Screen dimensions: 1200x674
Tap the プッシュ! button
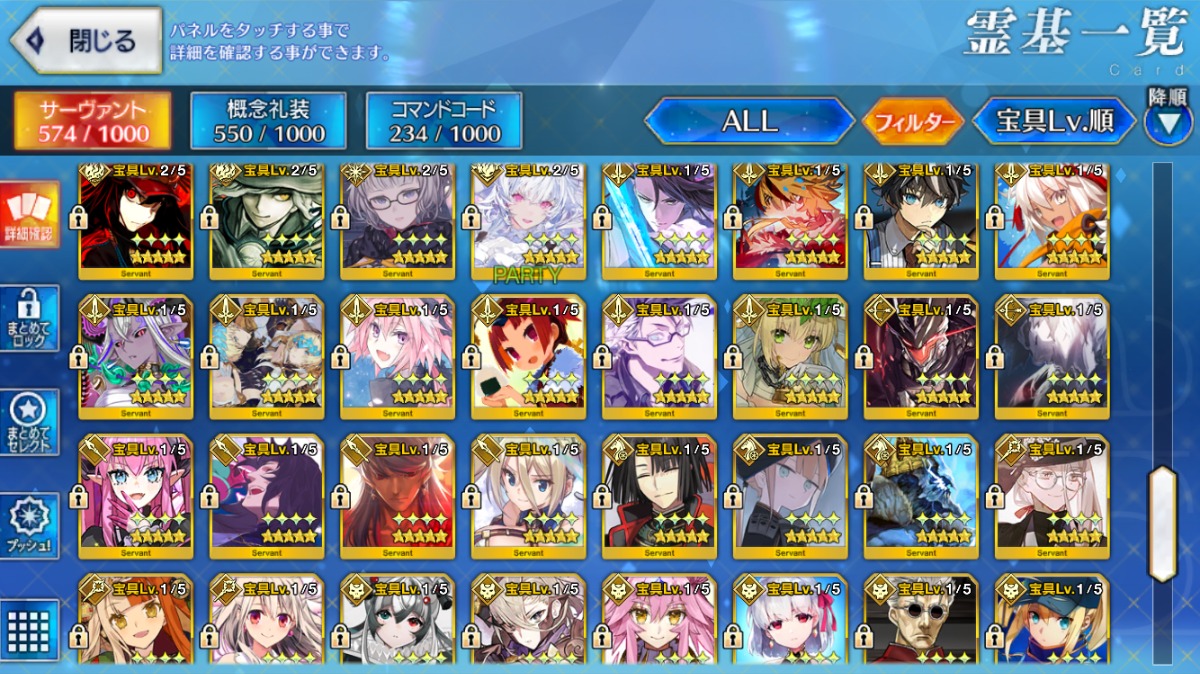30,526
